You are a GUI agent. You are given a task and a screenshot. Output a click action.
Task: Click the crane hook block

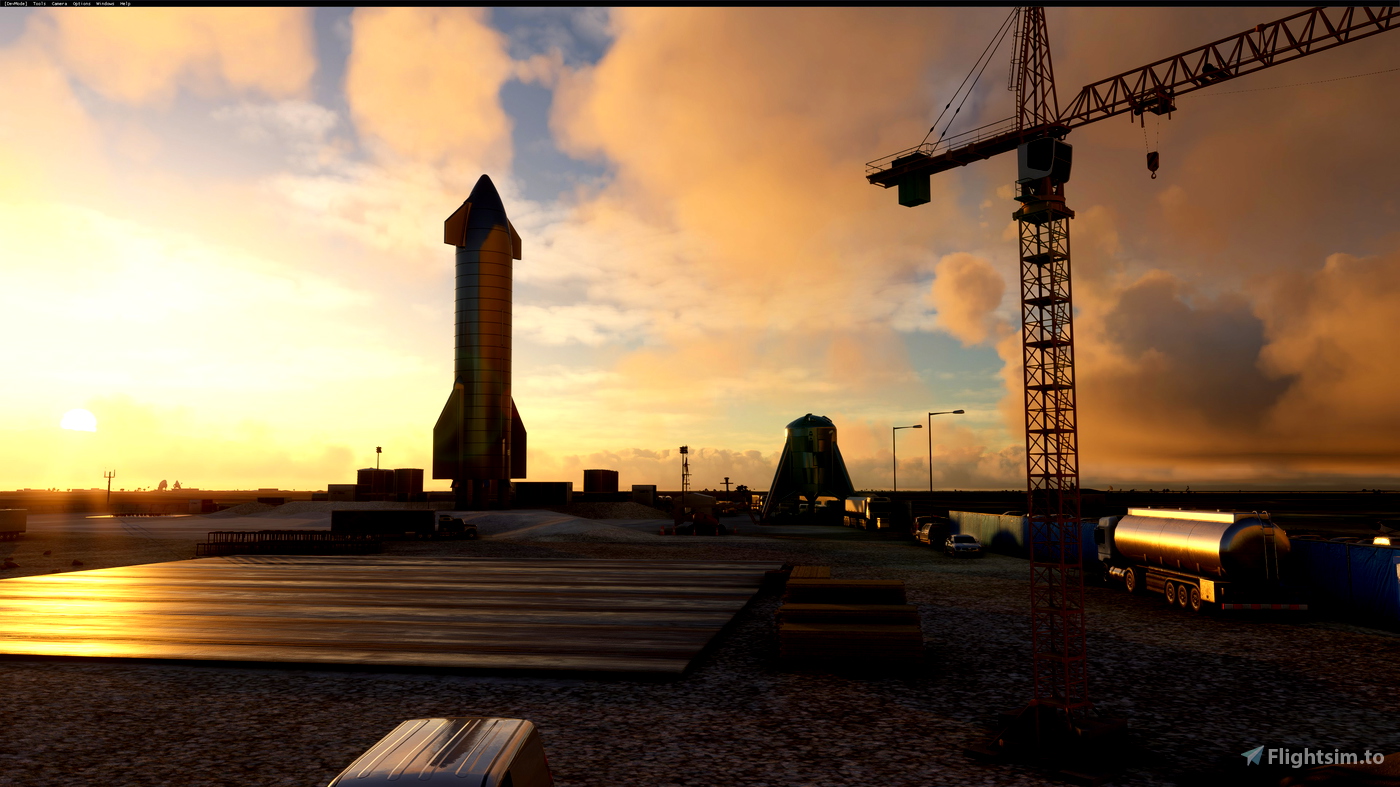pyautogui.click(x=1152, y=160)
